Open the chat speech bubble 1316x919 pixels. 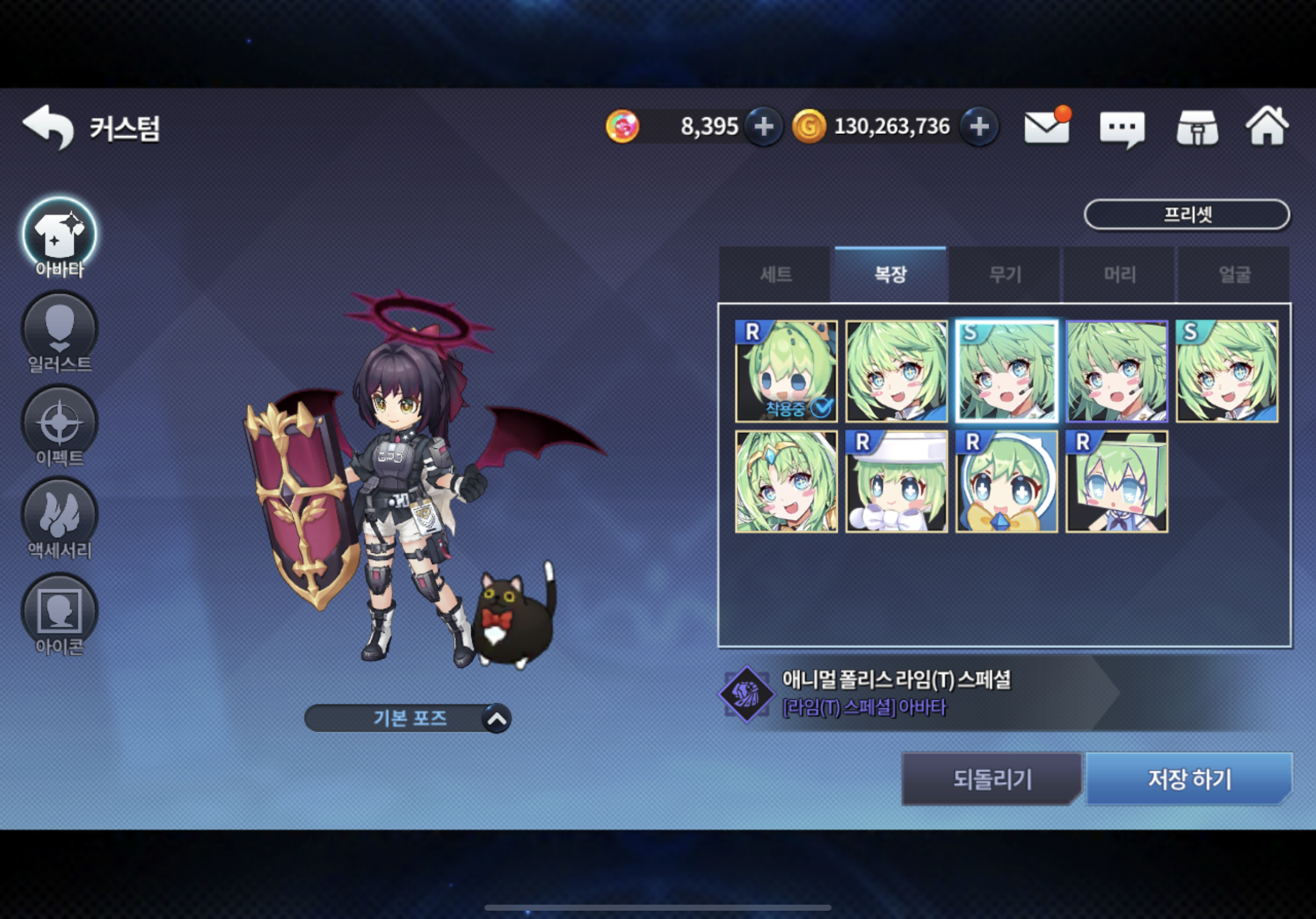1121,128
